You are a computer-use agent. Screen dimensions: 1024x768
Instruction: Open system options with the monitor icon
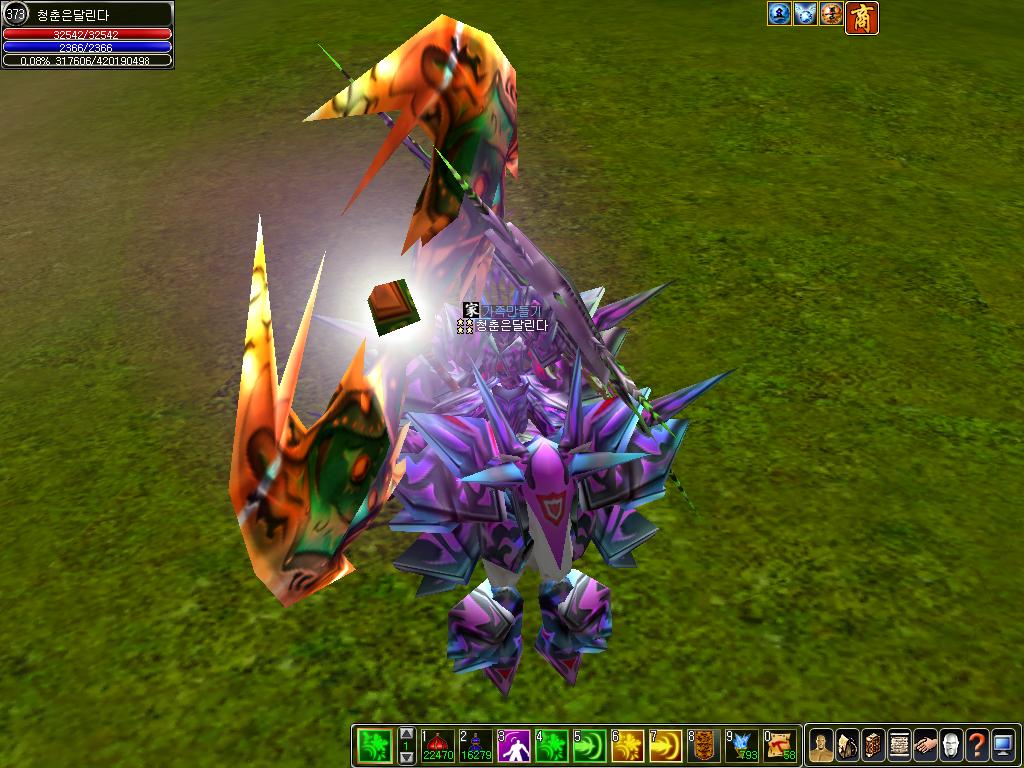pos(1003,745)
